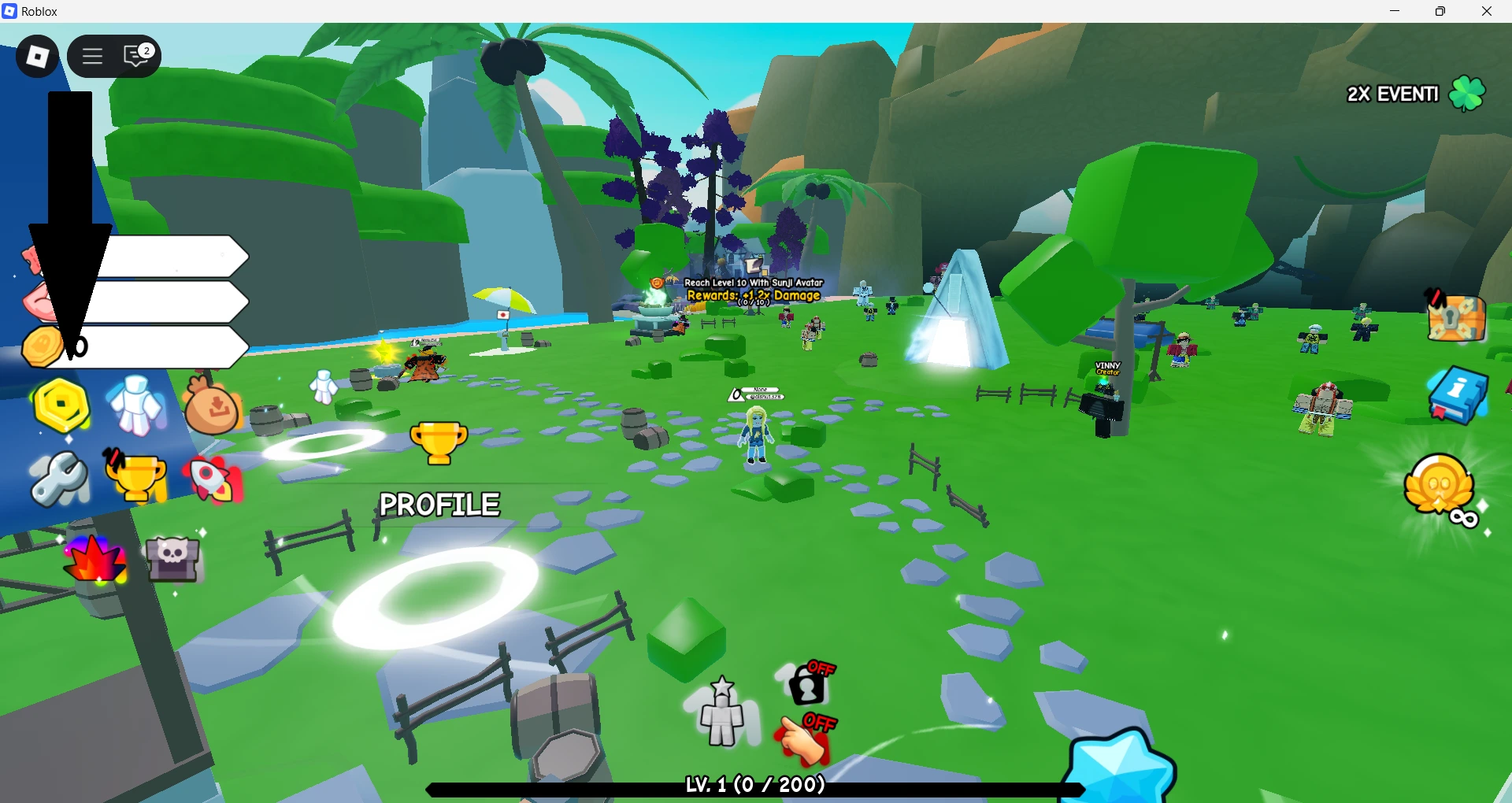Open settings with the wrench icon
The width and height of the screenshot is (1512, 803).
[60, 479]
